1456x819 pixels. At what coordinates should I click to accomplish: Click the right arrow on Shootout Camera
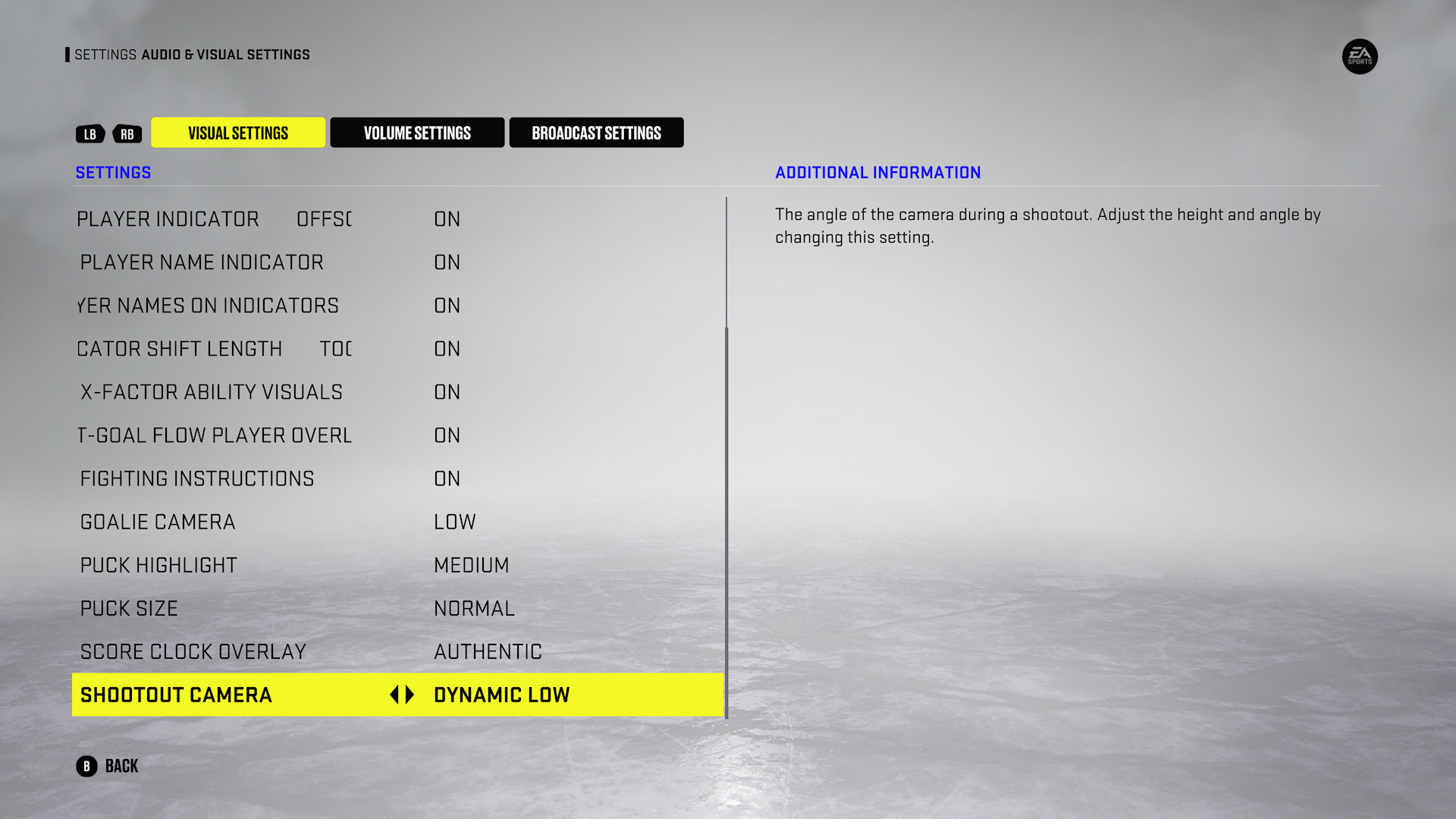click(409, 695)
